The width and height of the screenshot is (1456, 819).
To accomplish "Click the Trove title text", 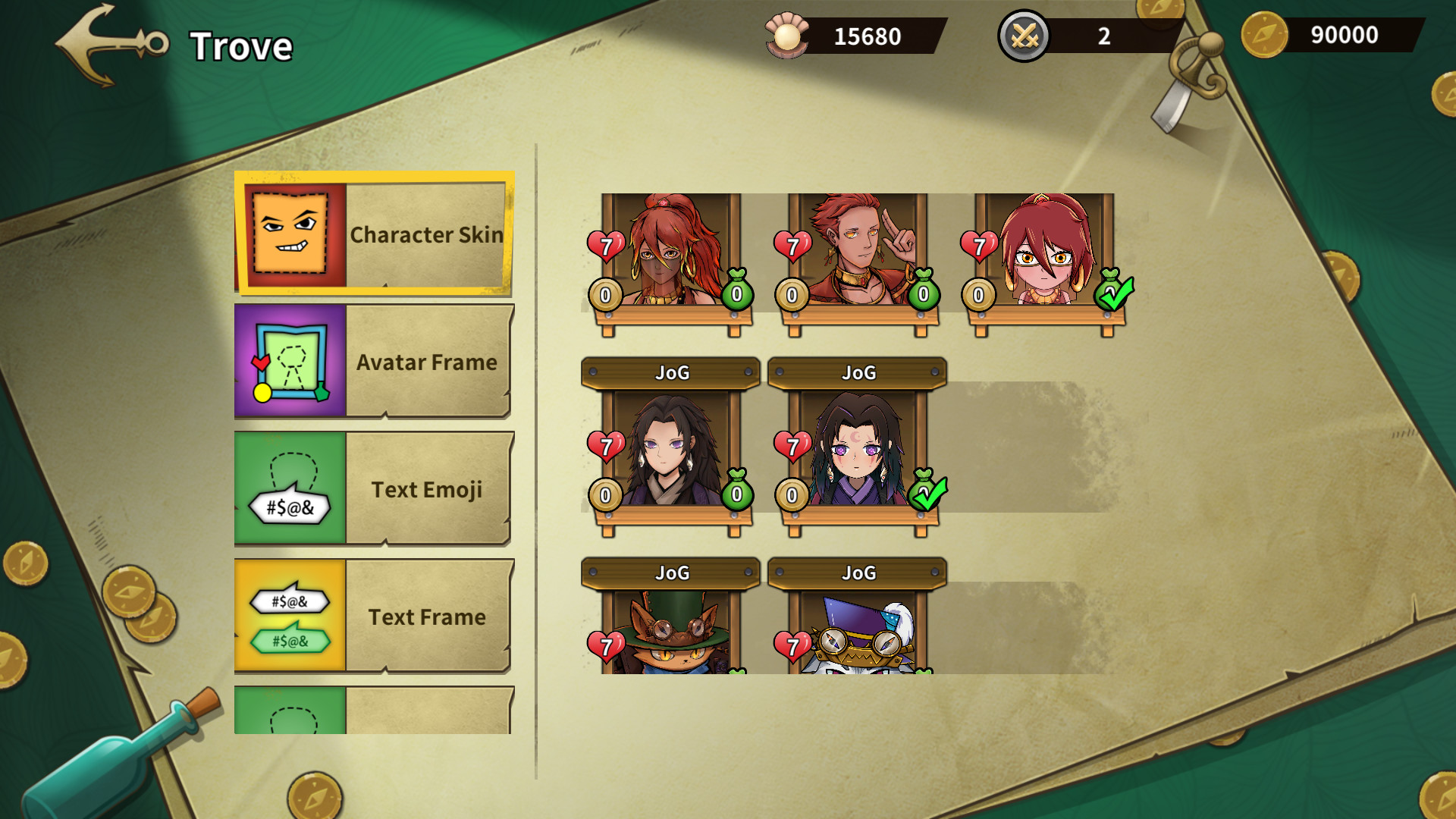I will pyautogui.click(x=242, y=45).
